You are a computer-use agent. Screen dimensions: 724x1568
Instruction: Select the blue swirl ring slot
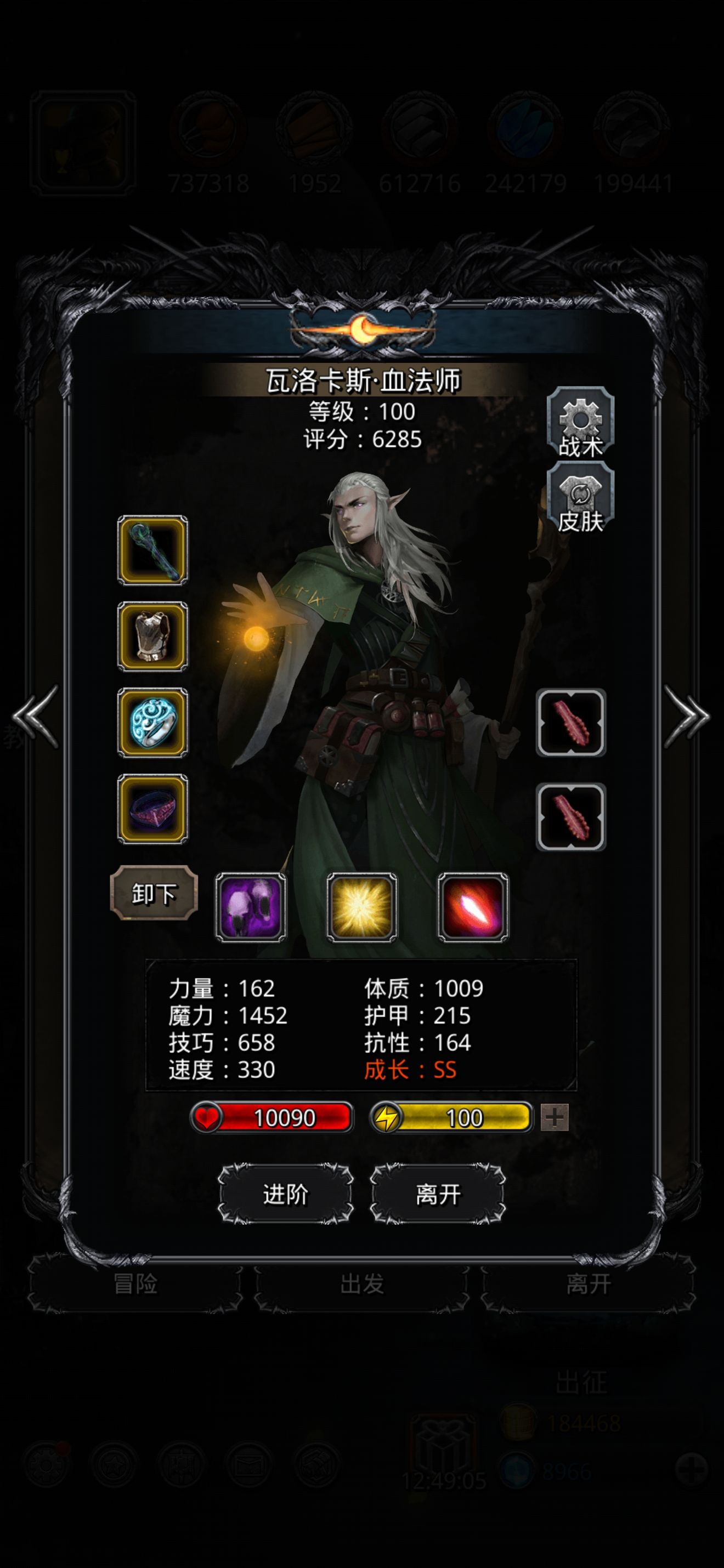[x=152, y=723]
